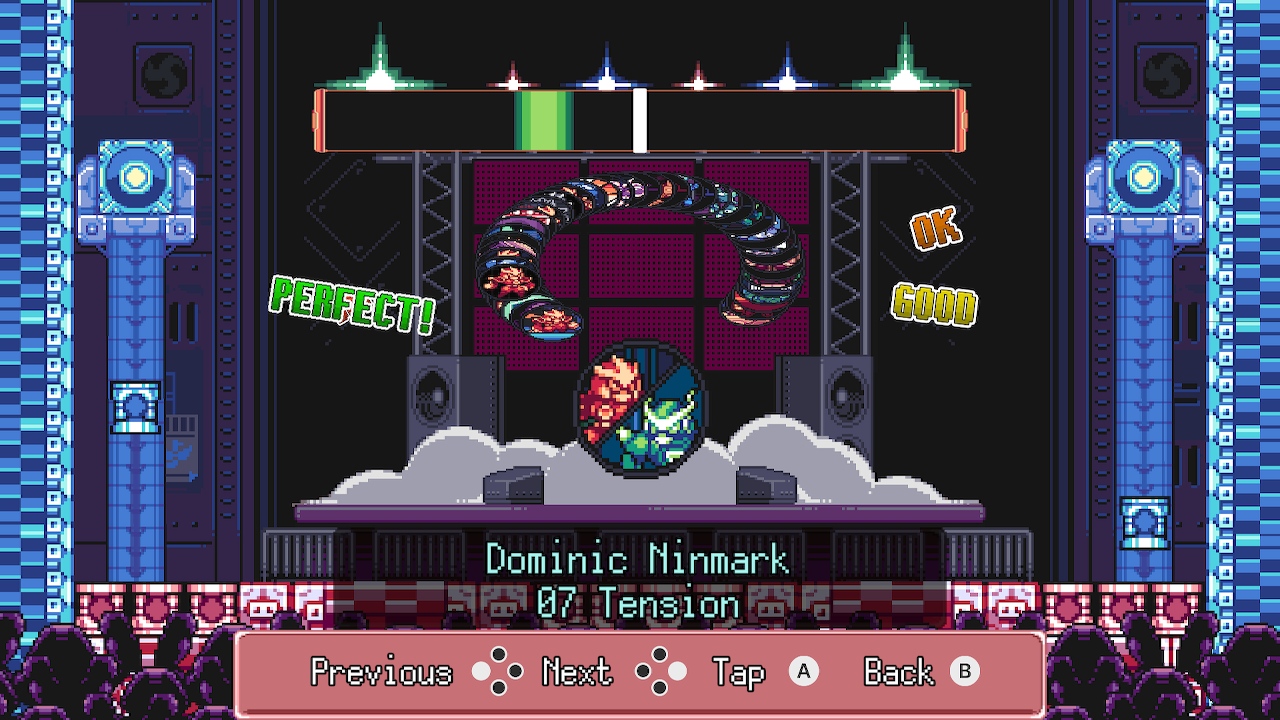Select Next to advance the track
The height and width of the screenshot is (720, 1280).
(x=575, y=670)
